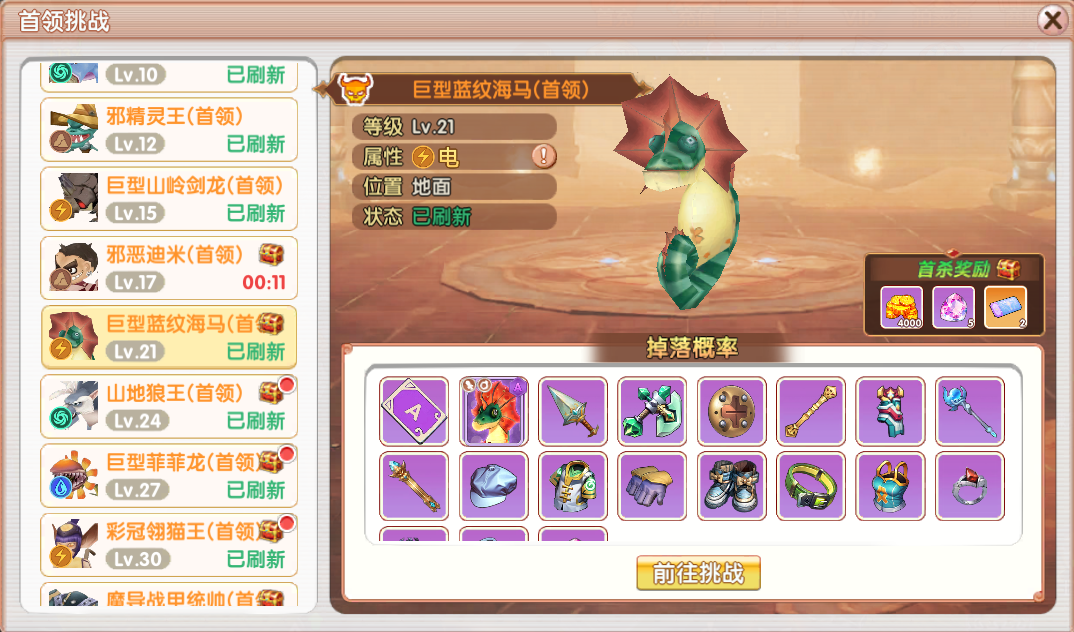The height and width of the screenshot is (632, 1074).
Task: Inspect the pink crystal first-kill reward
Action: 953,307
